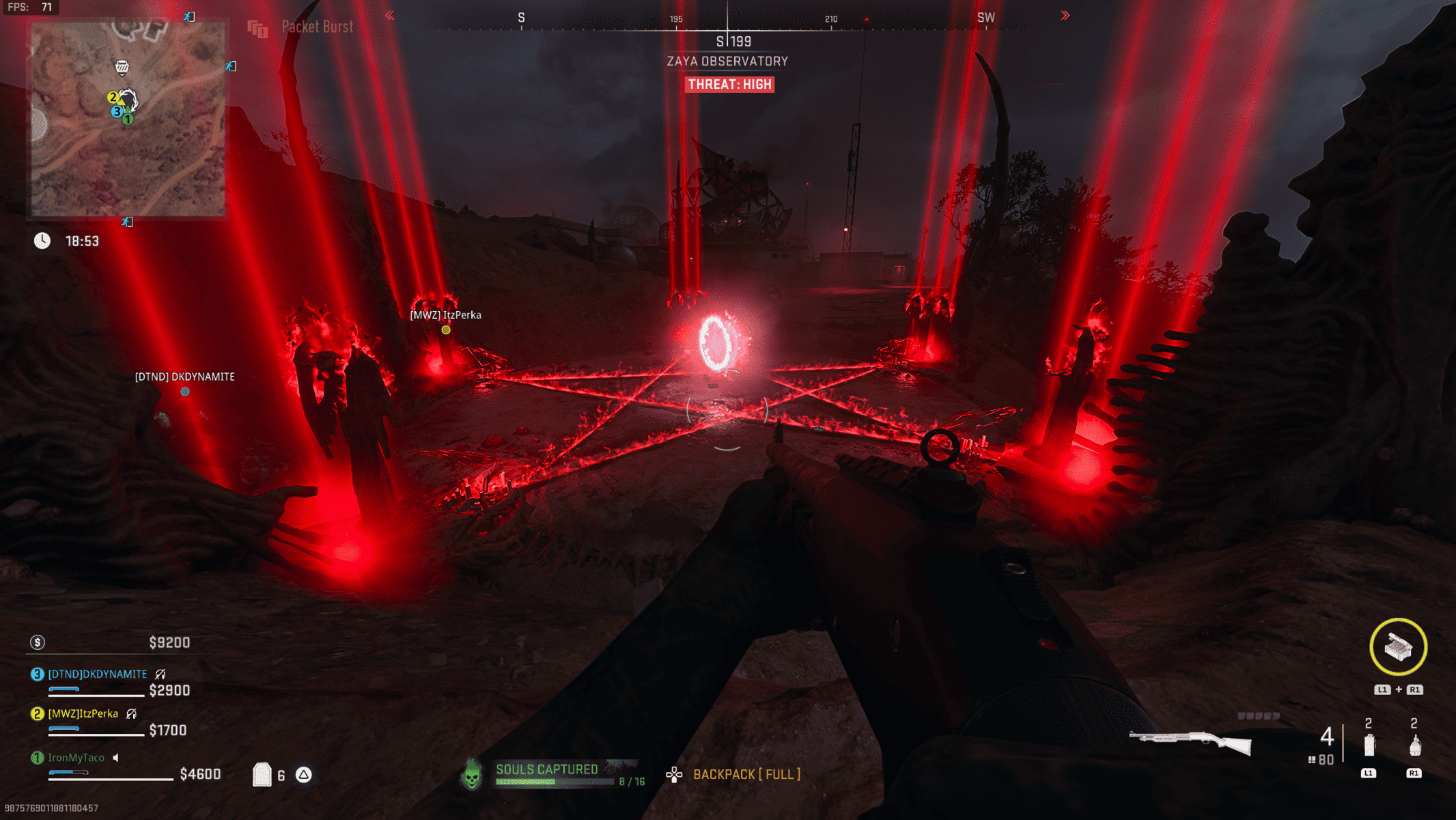Open the BACKPACK [ FULL ] label

[x=746, y=774]
